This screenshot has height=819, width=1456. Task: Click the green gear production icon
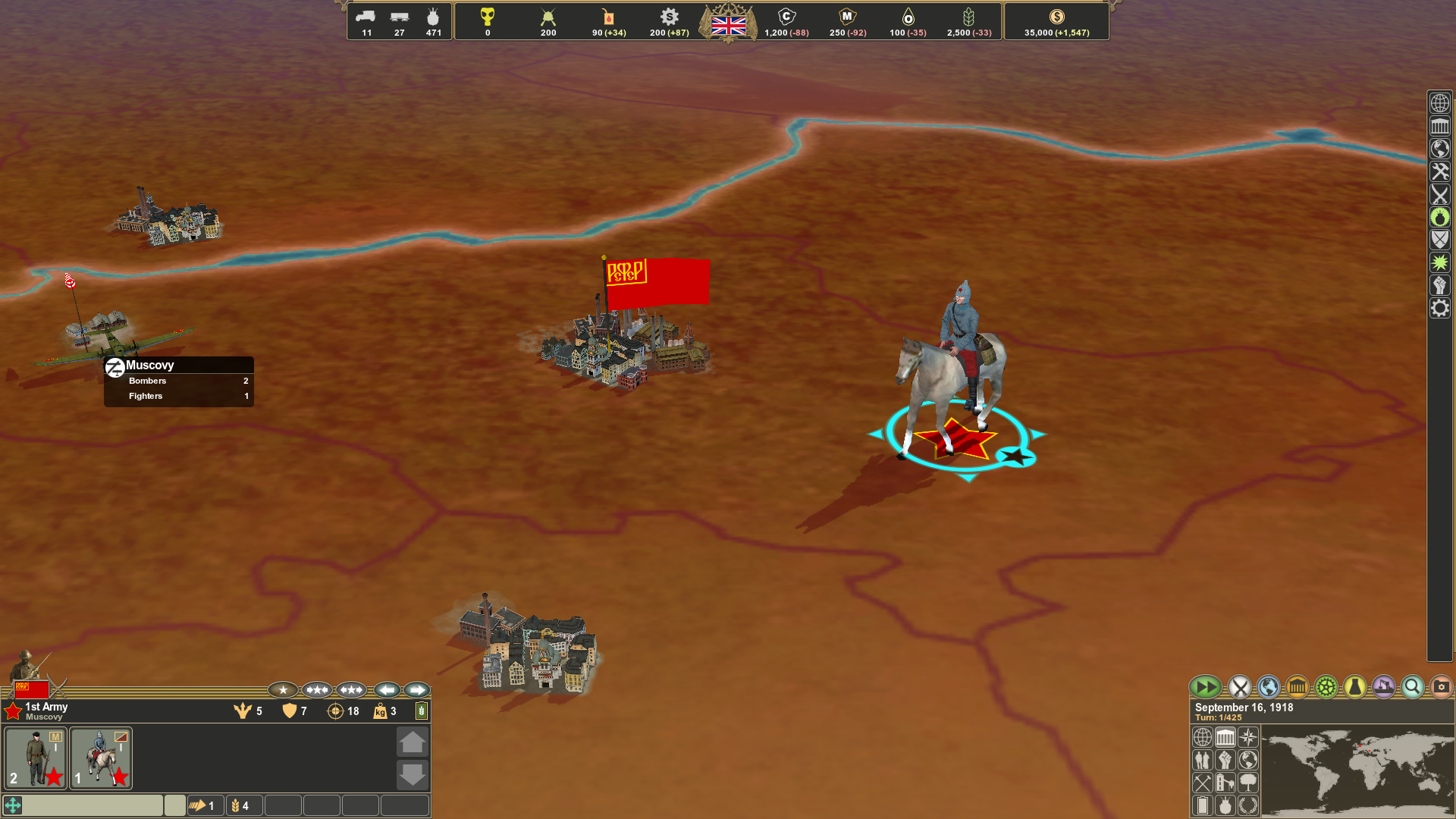(1326, 687)
